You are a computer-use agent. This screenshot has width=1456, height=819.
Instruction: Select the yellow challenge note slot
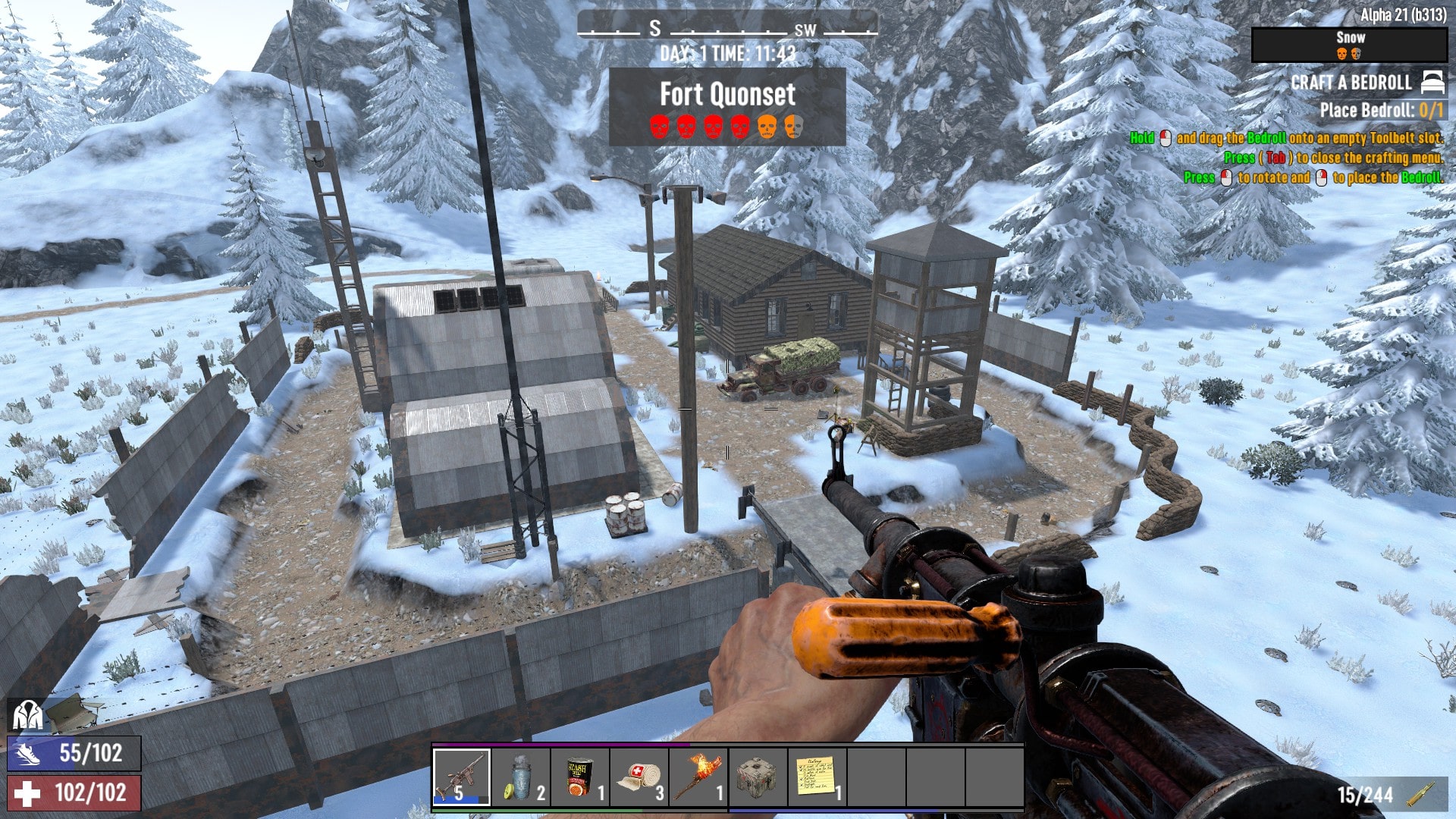click(816, 777)
